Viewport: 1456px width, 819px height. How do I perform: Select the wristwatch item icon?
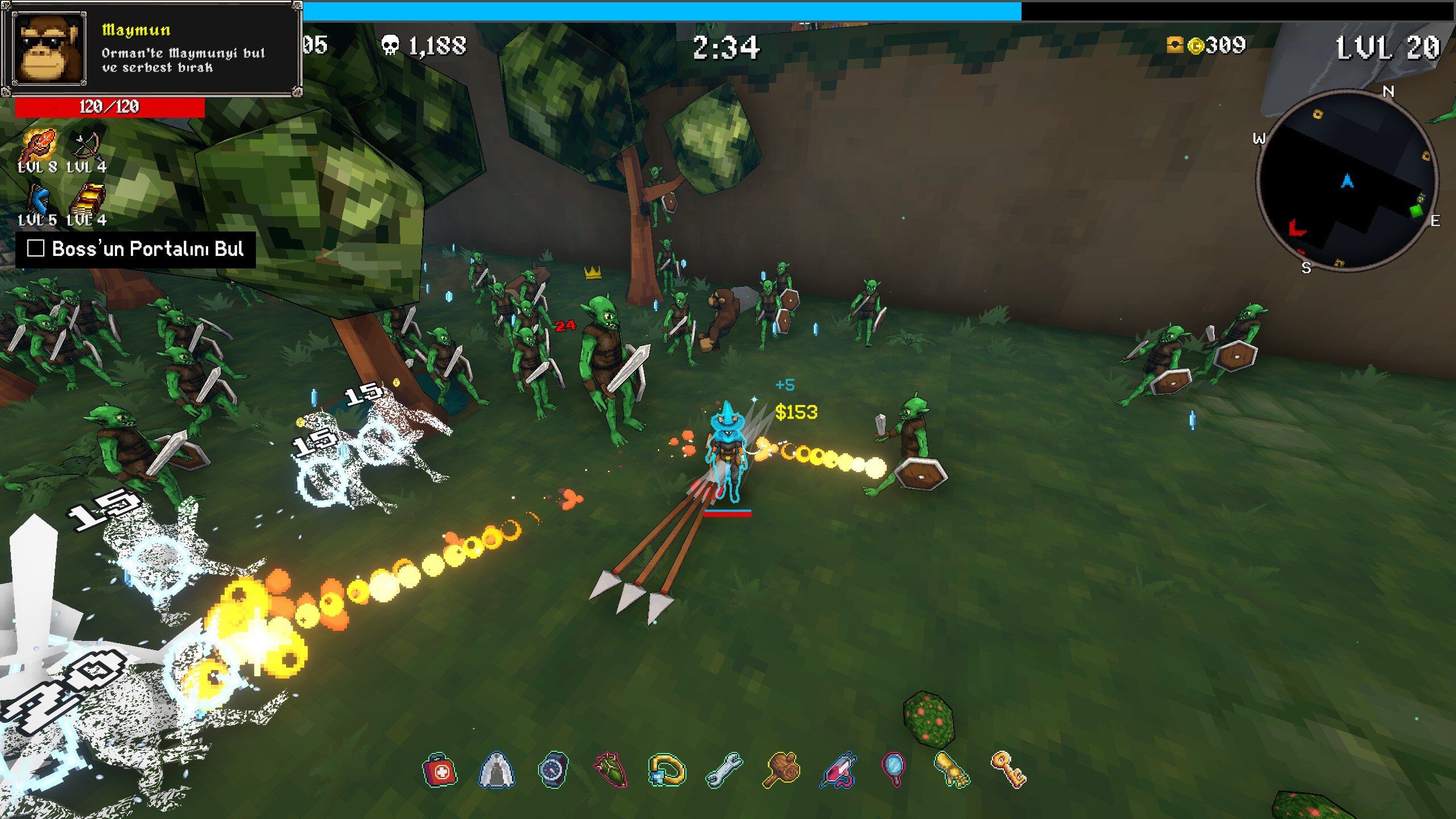553,771
